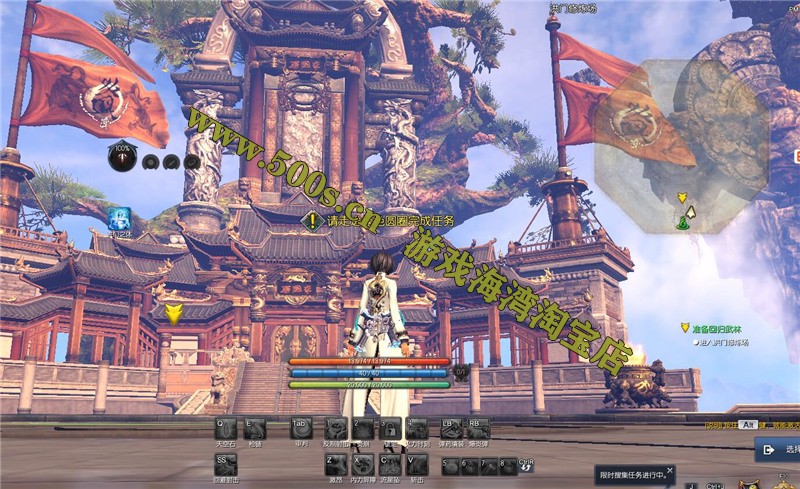Open the 100% weapon durability icon
This screenshot has height=489, width=800.
[123, 158]
